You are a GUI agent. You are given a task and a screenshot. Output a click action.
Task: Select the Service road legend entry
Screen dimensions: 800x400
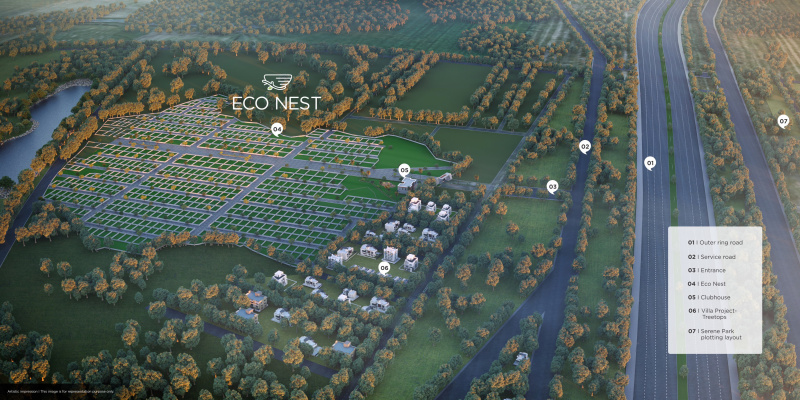[x=712, y=256]
